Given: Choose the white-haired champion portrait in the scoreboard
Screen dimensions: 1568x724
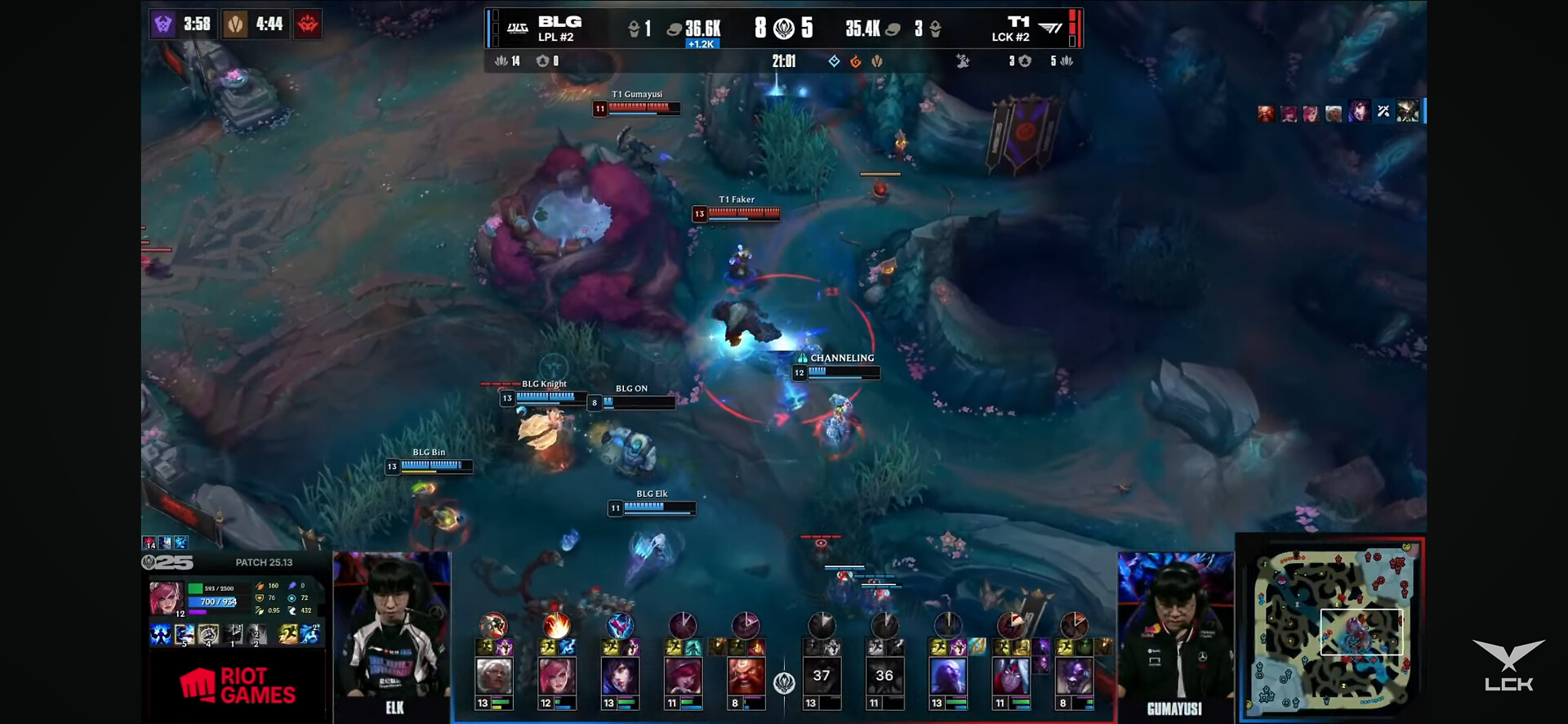Looking at the screenshot, I should point(493,677).
